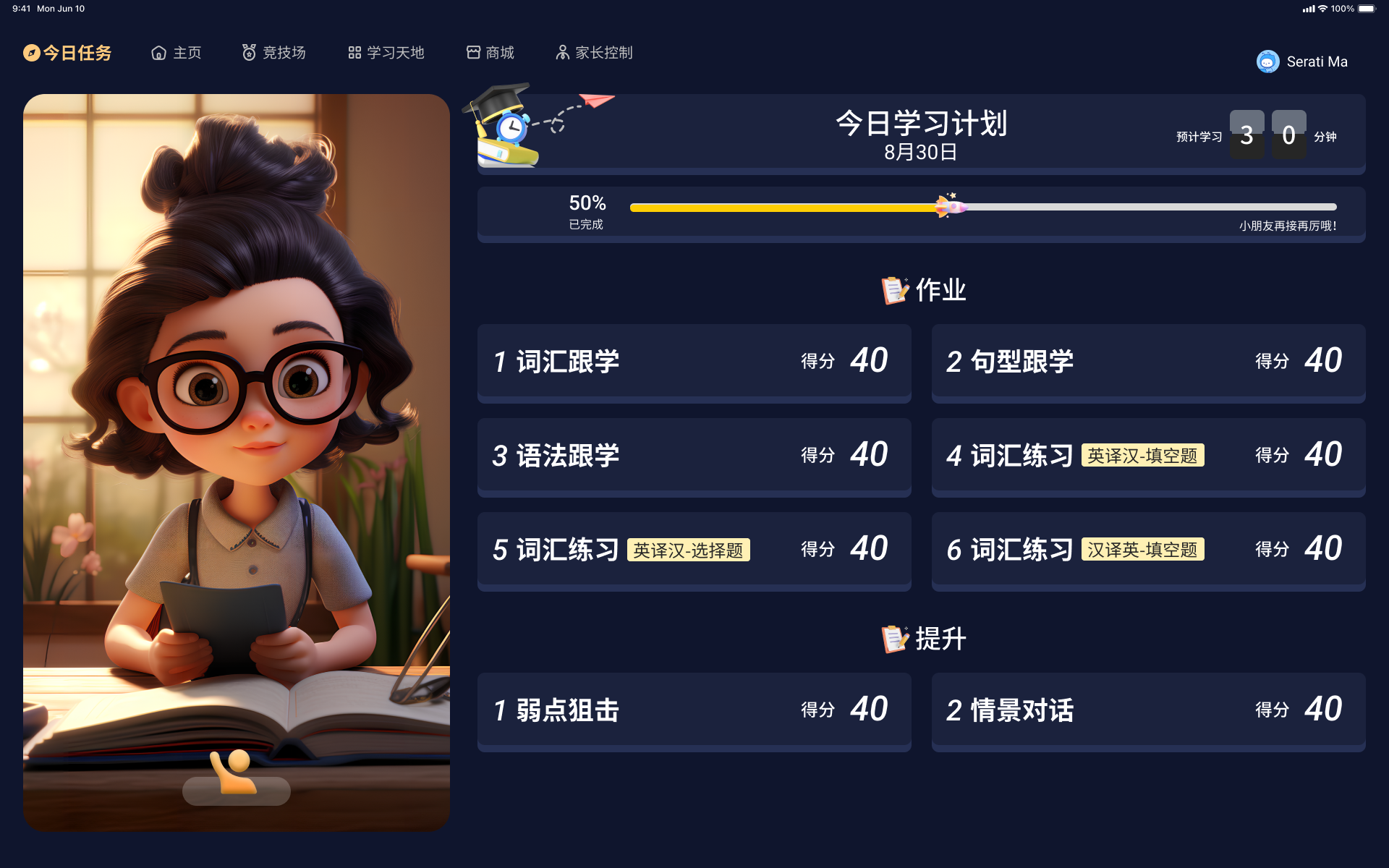Go to the 主页 home tab
Image resolution: width=1389 pixels, height=868 pixels.
click(x=177, y=53)
